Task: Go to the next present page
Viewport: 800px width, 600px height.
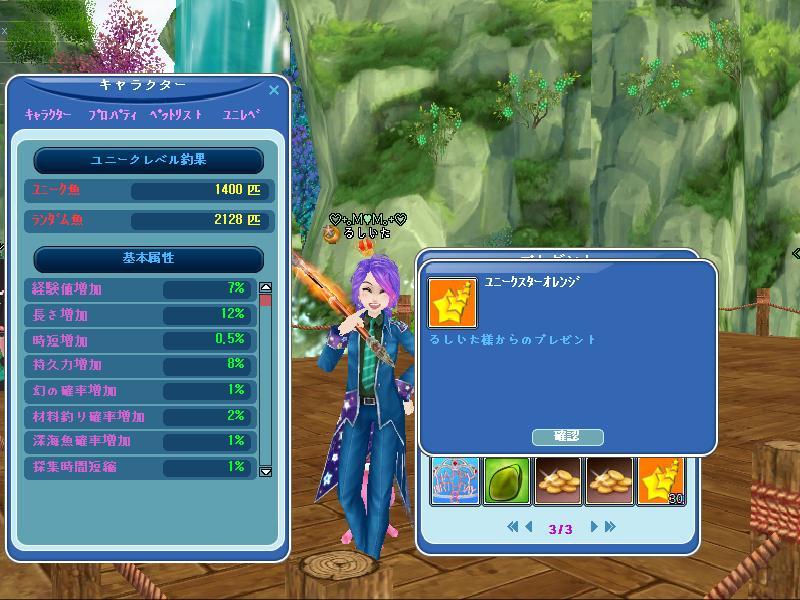Action: [x=594, y=526]
